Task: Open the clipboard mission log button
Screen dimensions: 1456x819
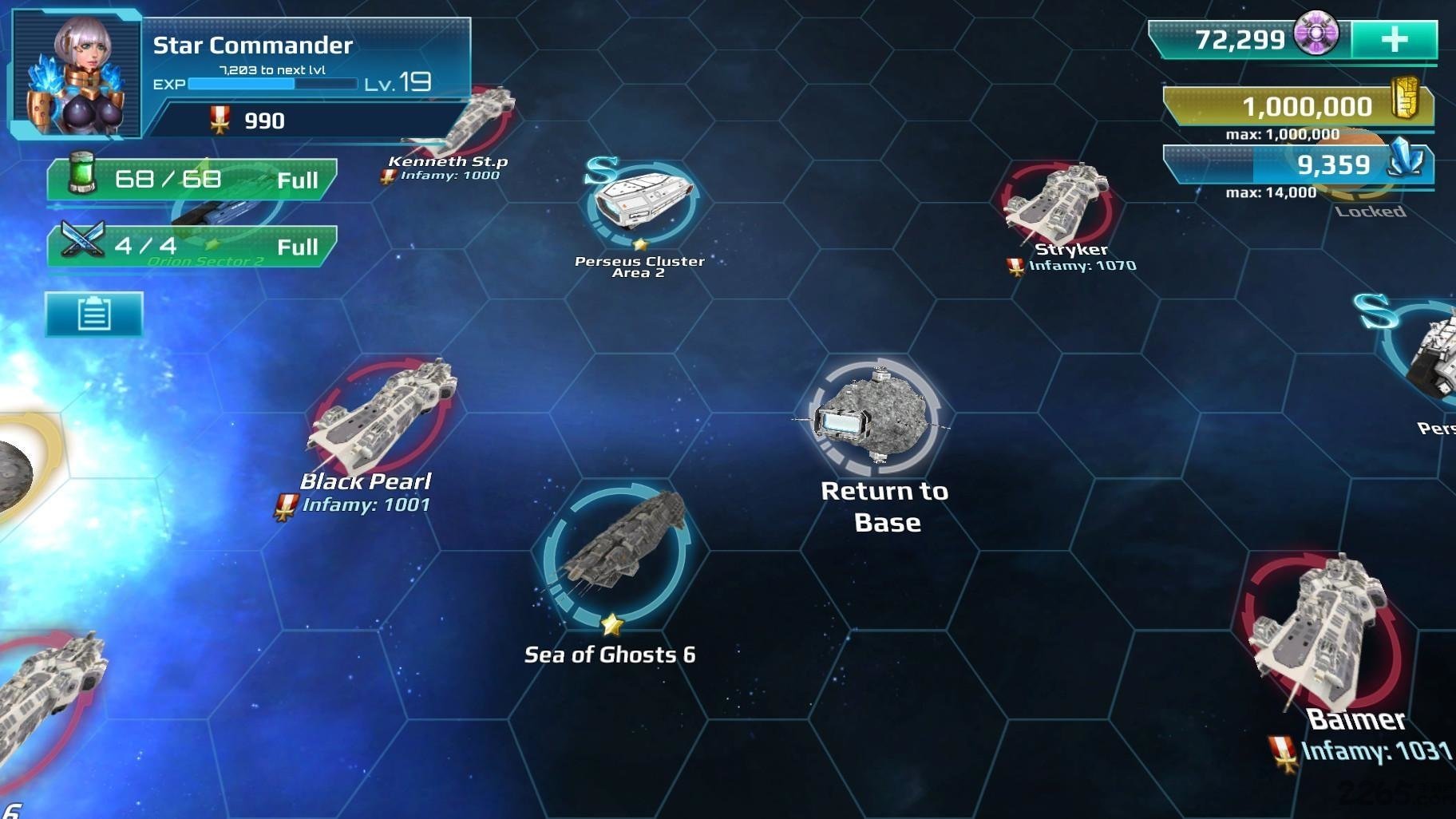Action: click(94, 314)
